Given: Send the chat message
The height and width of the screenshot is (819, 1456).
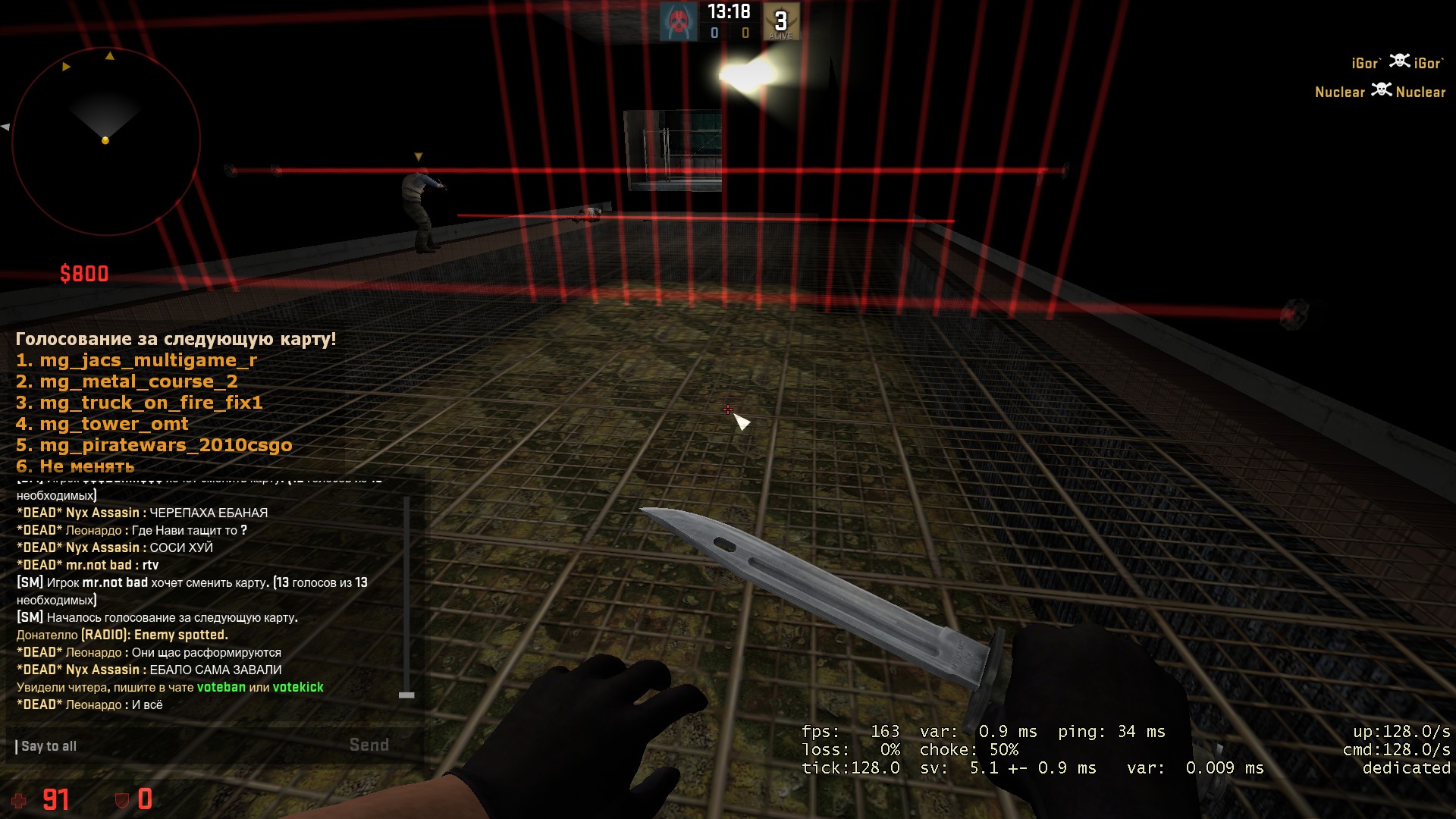Looking at the screenshot, I should click(369, 745).
